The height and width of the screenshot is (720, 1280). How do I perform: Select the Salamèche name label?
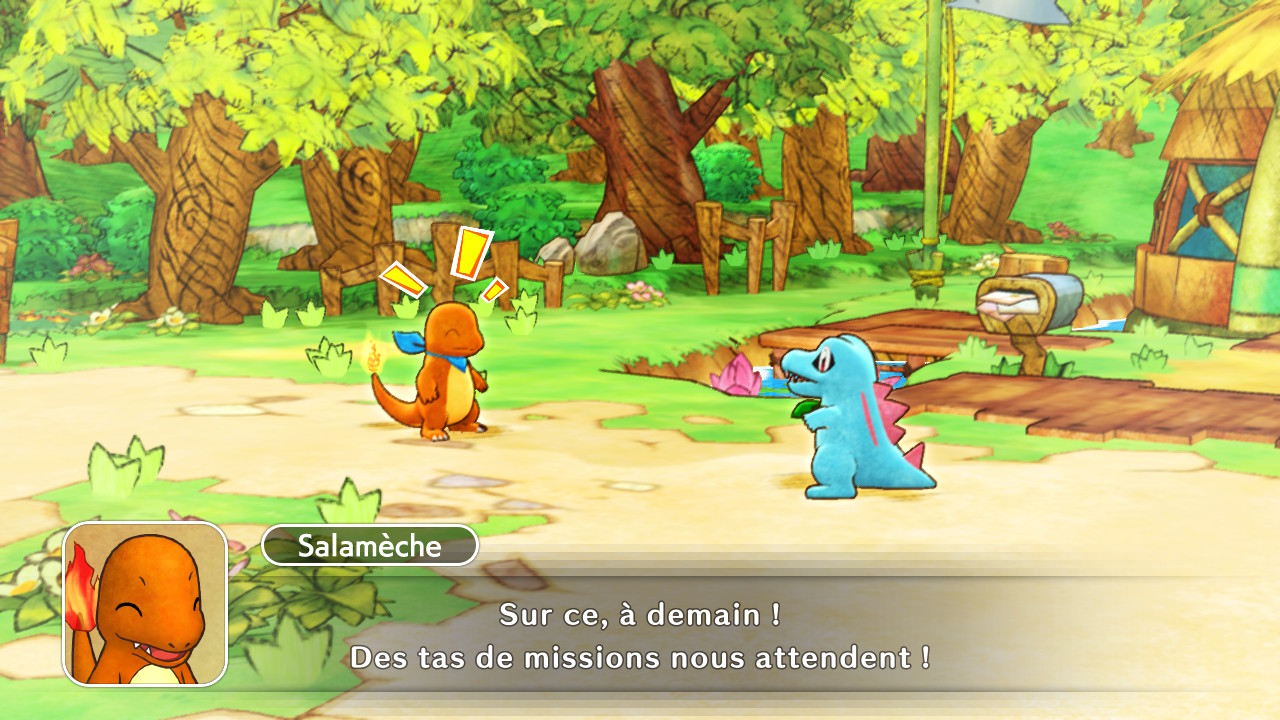370,546
